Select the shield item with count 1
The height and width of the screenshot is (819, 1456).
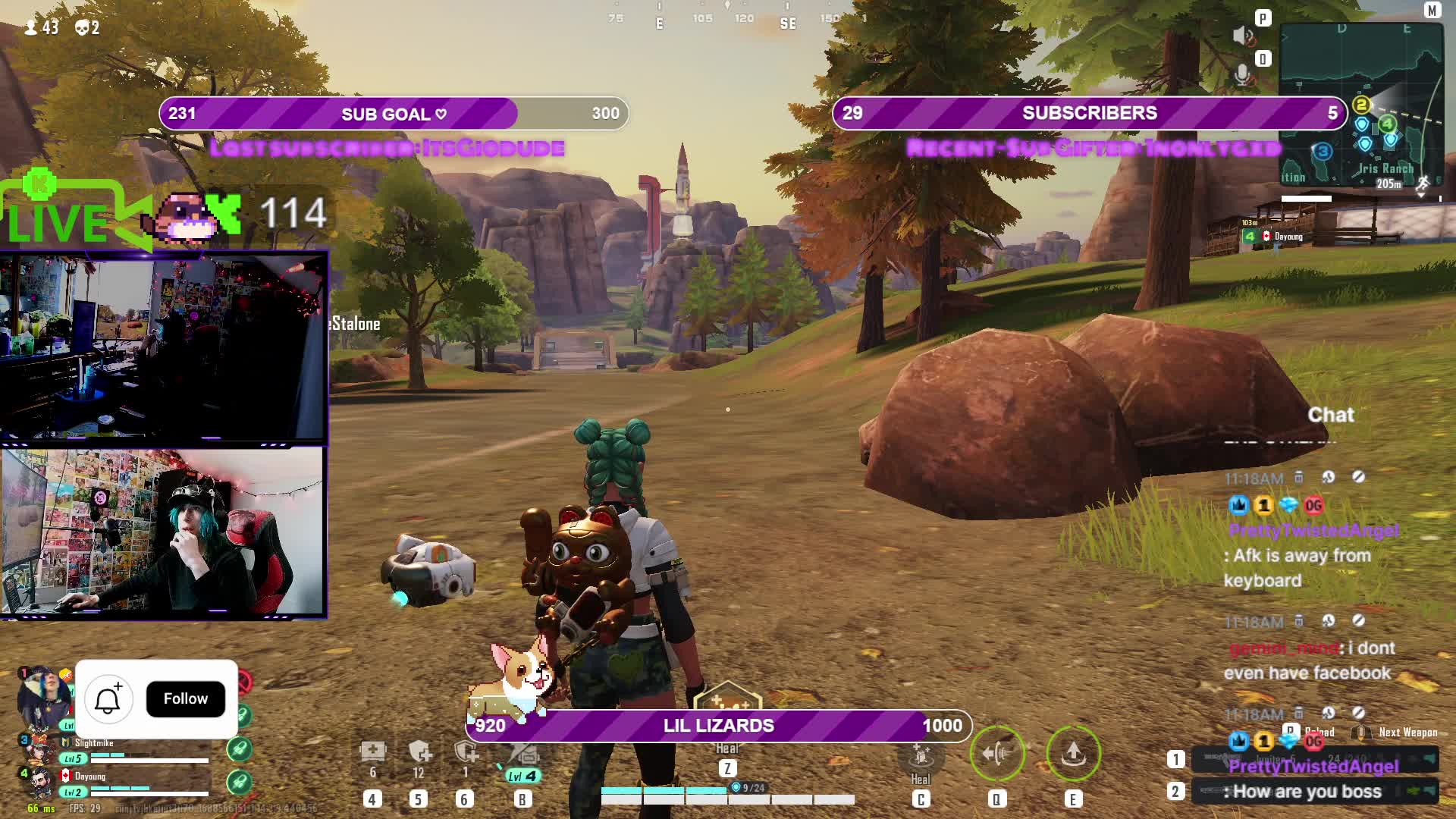point(465,752)
